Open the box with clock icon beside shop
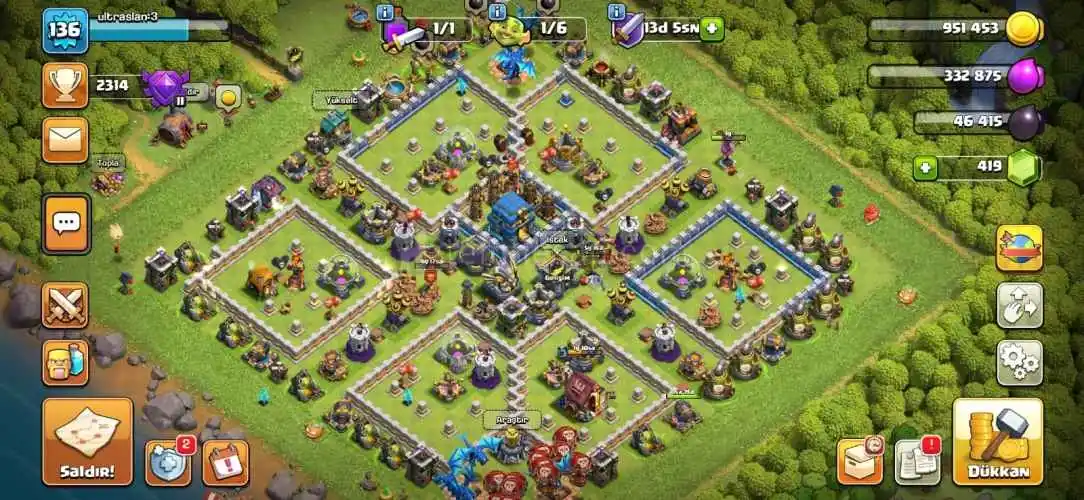The height and width of the screenshot is (500, 1084). click(859, 460)
